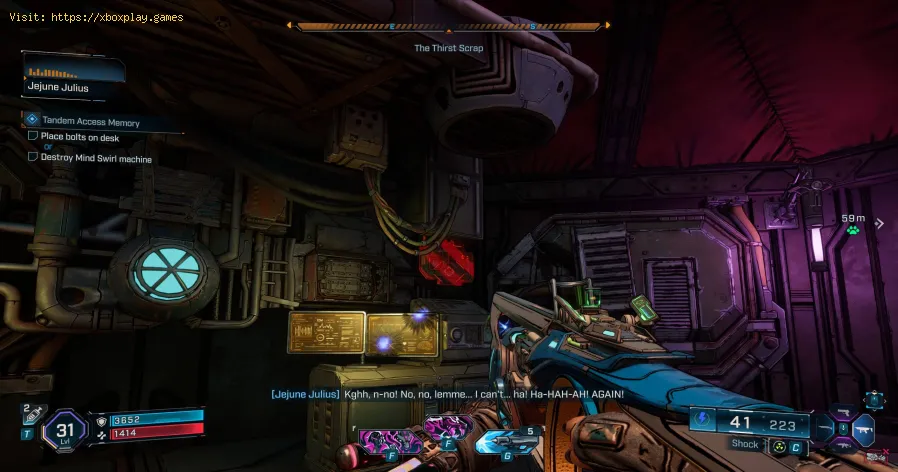This screenshot has width=898, height=472.
Task: Select the highlighted rifle weapon slot
Action: click(x=863, y=431)
